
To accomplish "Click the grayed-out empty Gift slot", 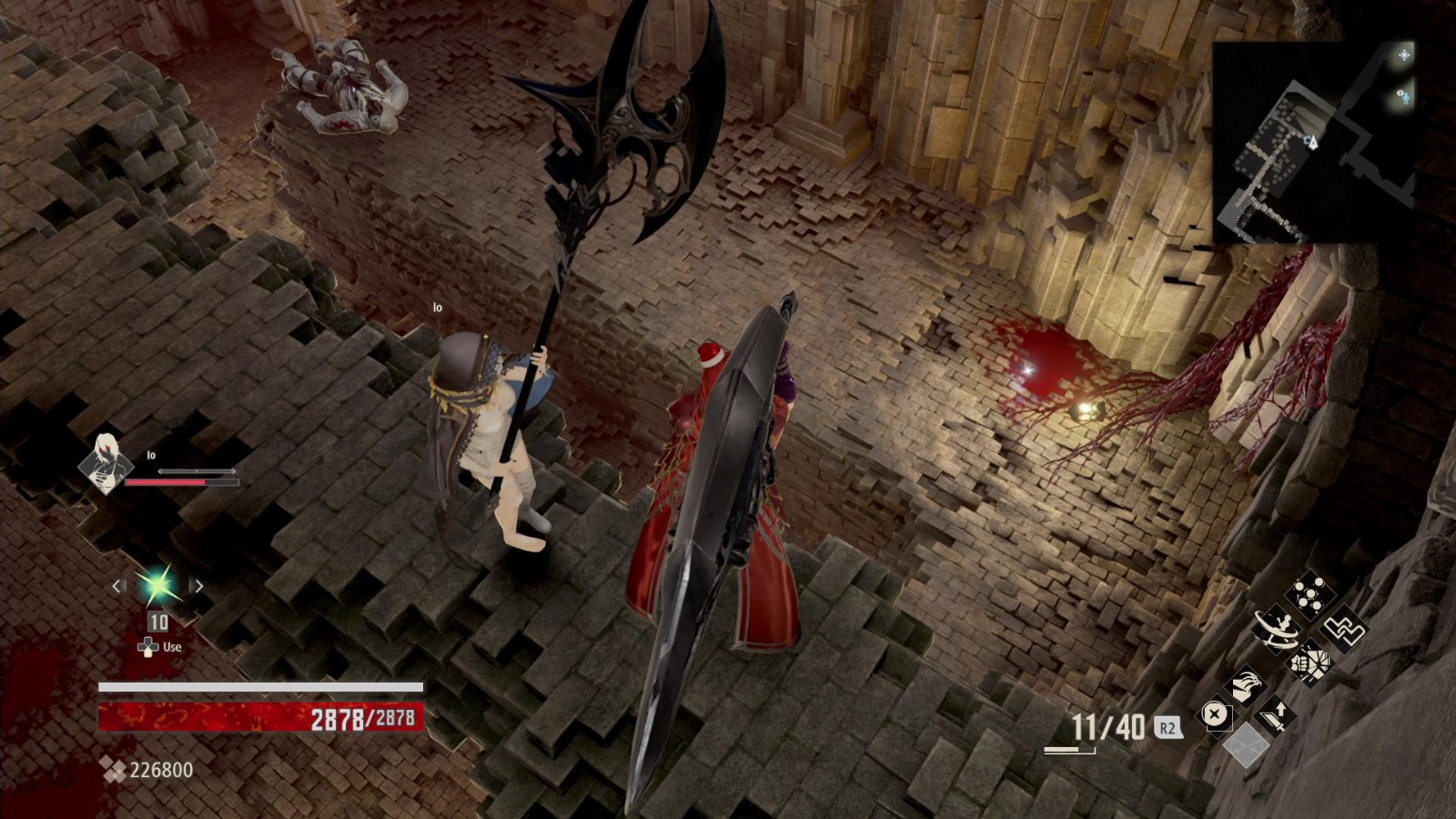I will click(x=1247, y=746).
